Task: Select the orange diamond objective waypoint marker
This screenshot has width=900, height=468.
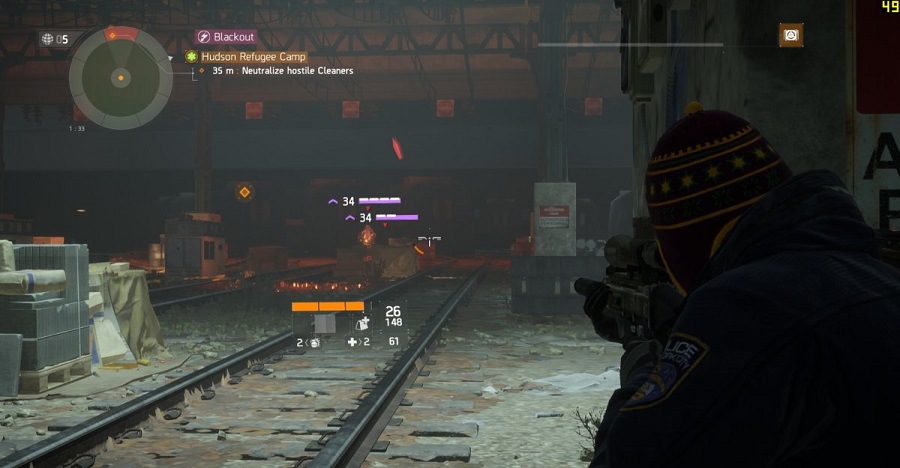Action: click(x=244, y=192)
